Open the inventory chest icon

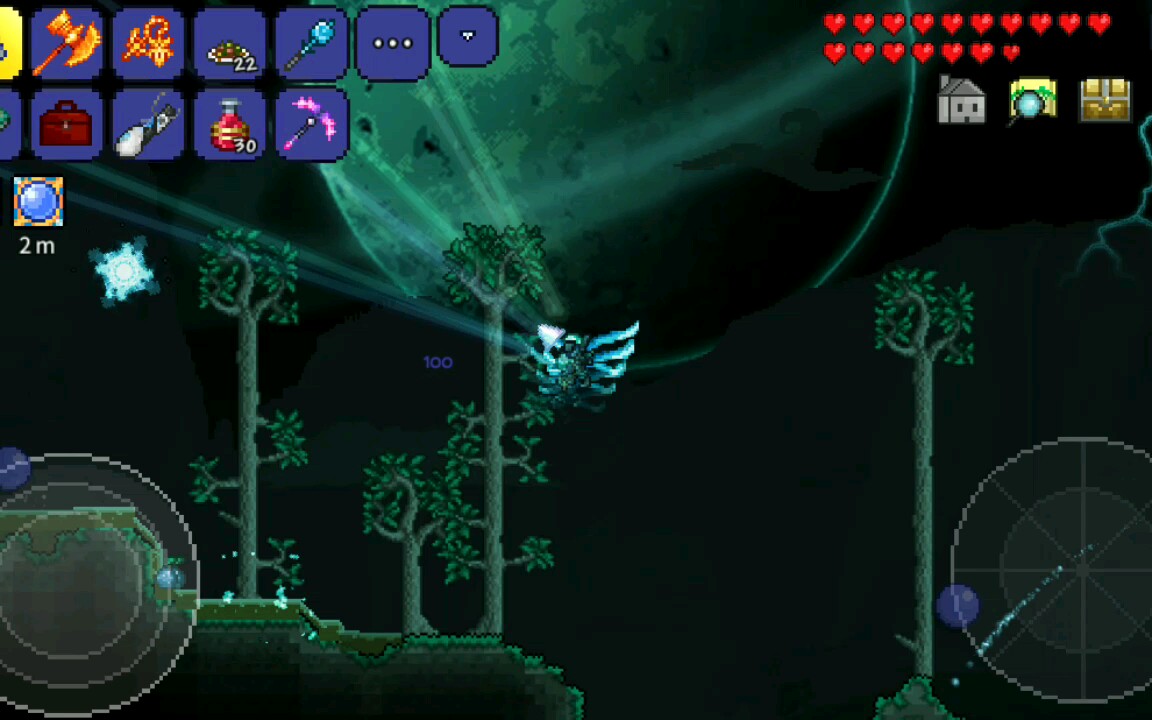pos(1105,101)
